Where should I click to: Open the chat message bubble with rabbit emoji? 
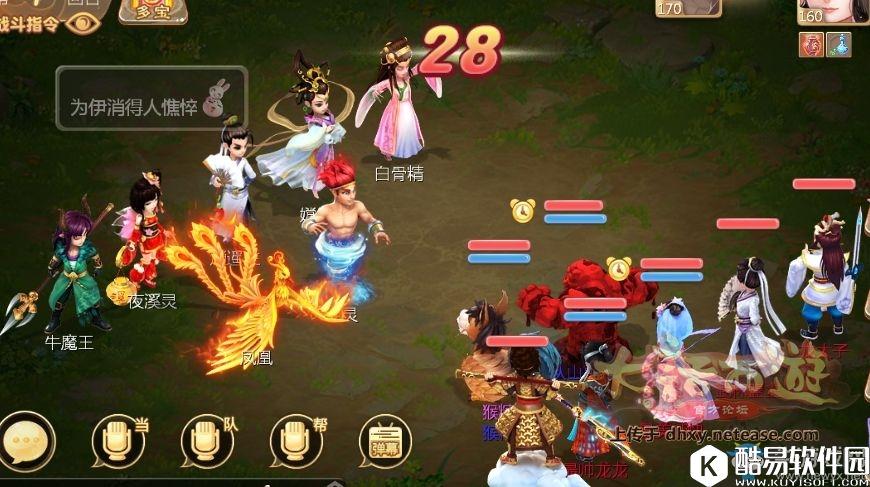pyautogui.click(x=151, y=99)
